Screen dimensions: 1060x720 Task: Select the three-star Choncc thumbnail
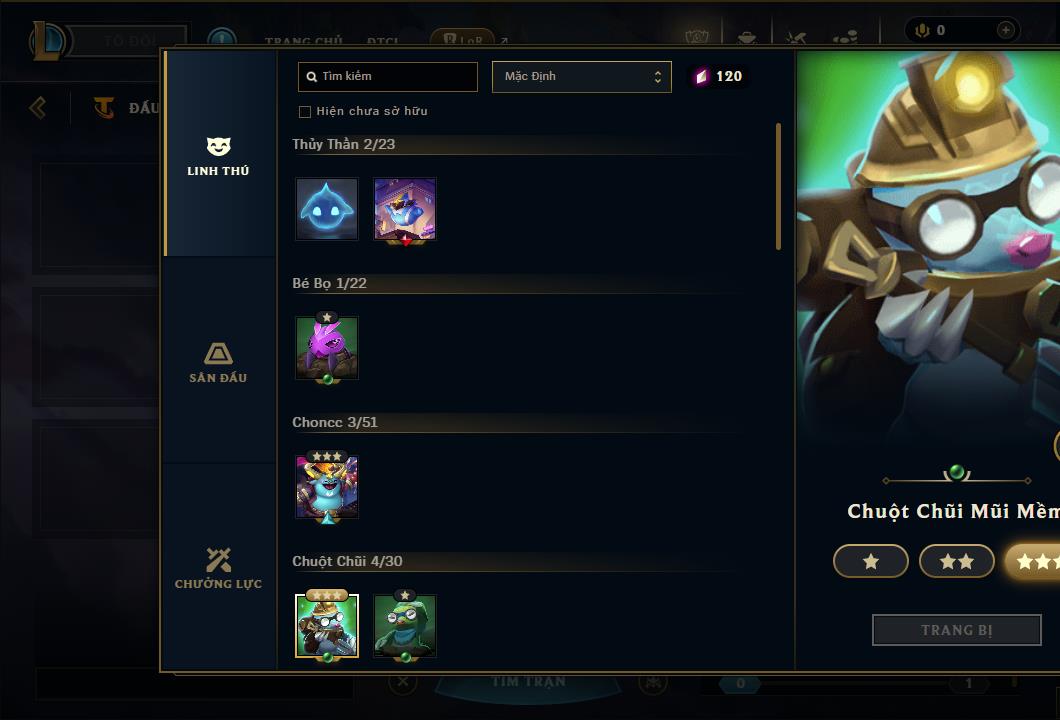click(x=327, y=486)
